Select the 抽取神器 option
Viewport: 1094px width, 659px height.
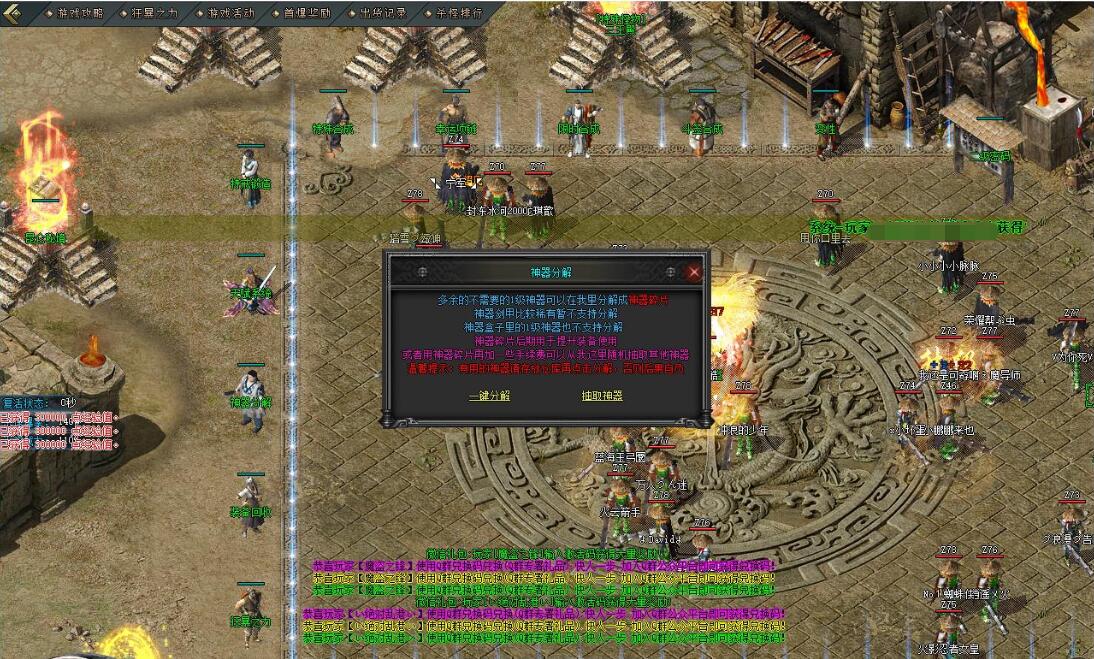(602, 395)
